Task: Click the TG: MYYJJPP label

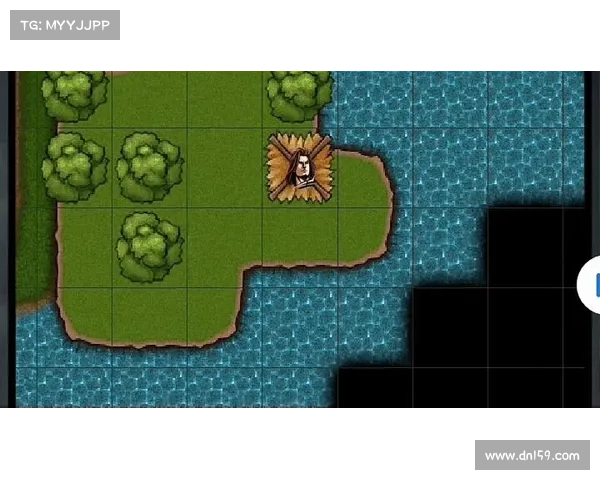Action: coord(64,24)
